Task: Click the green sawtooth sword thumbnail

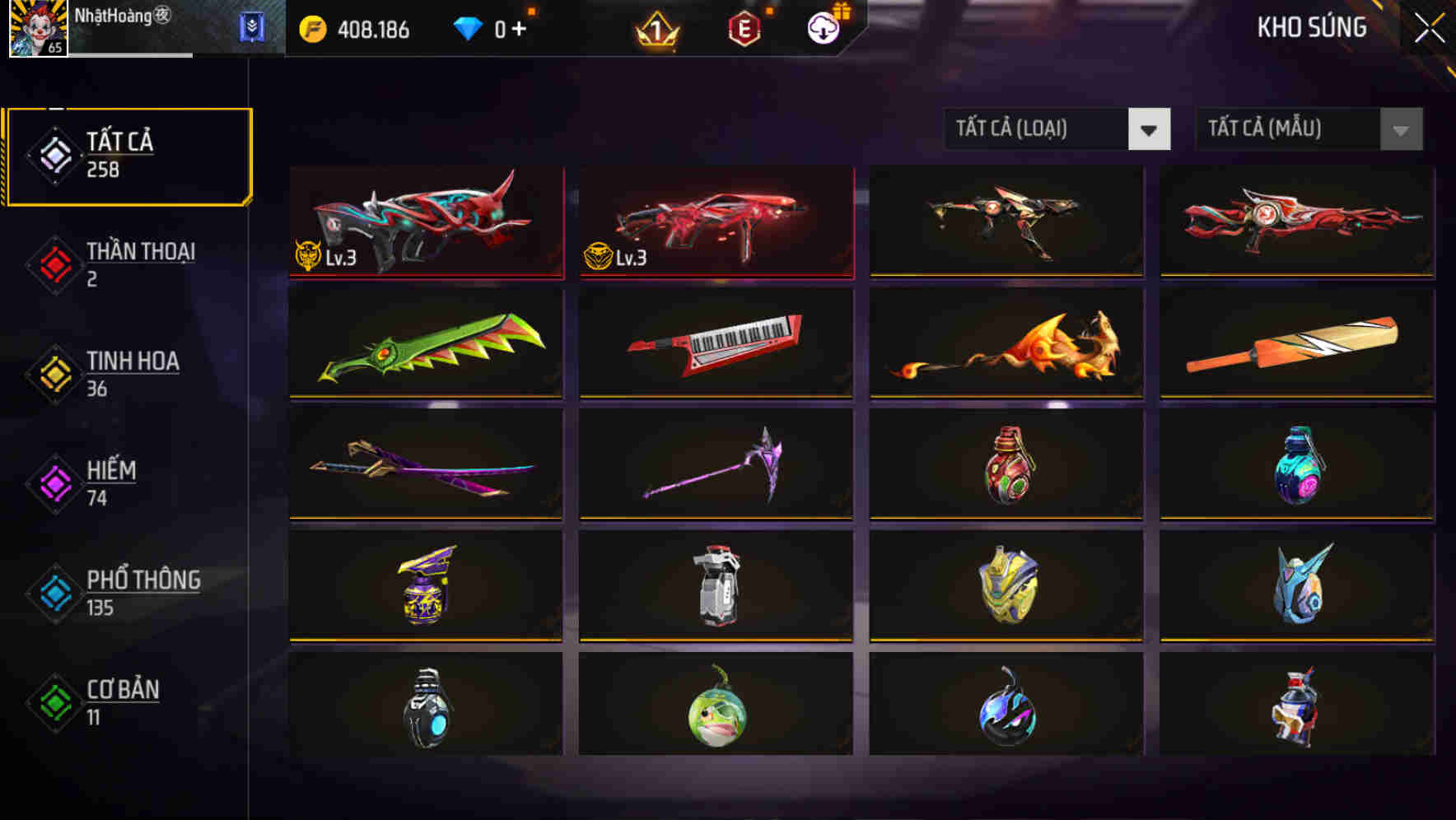Action: (x=425, y=344)
